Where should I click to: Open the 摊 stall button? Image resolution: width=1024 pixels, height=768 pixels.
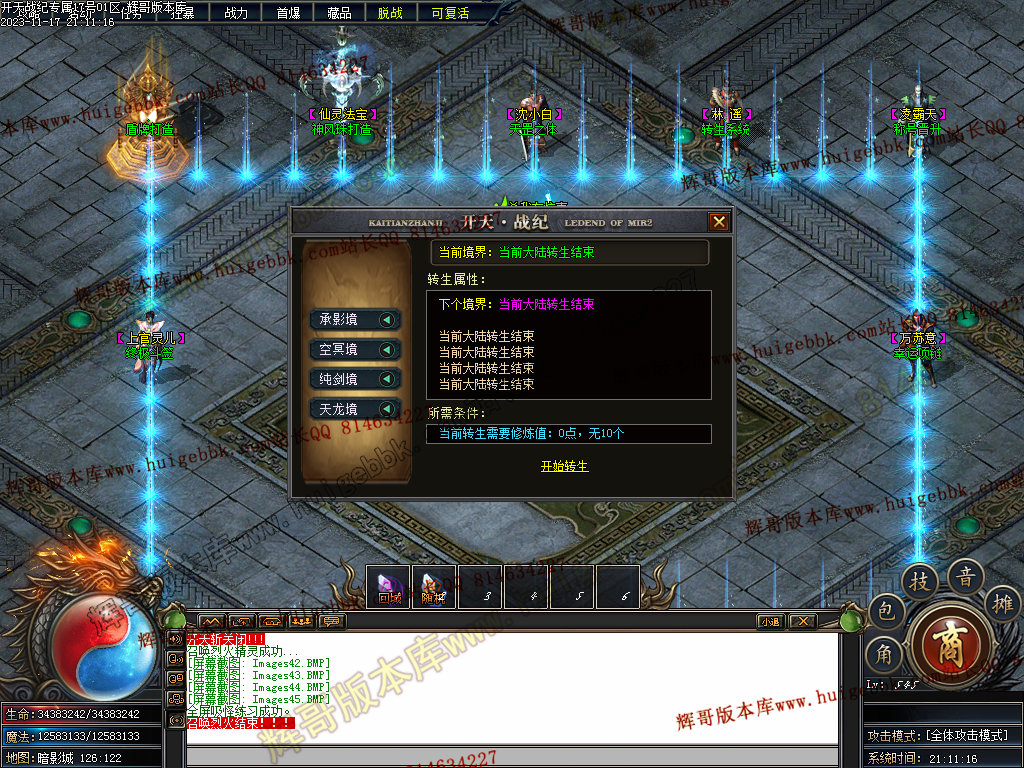[1003, 604]
